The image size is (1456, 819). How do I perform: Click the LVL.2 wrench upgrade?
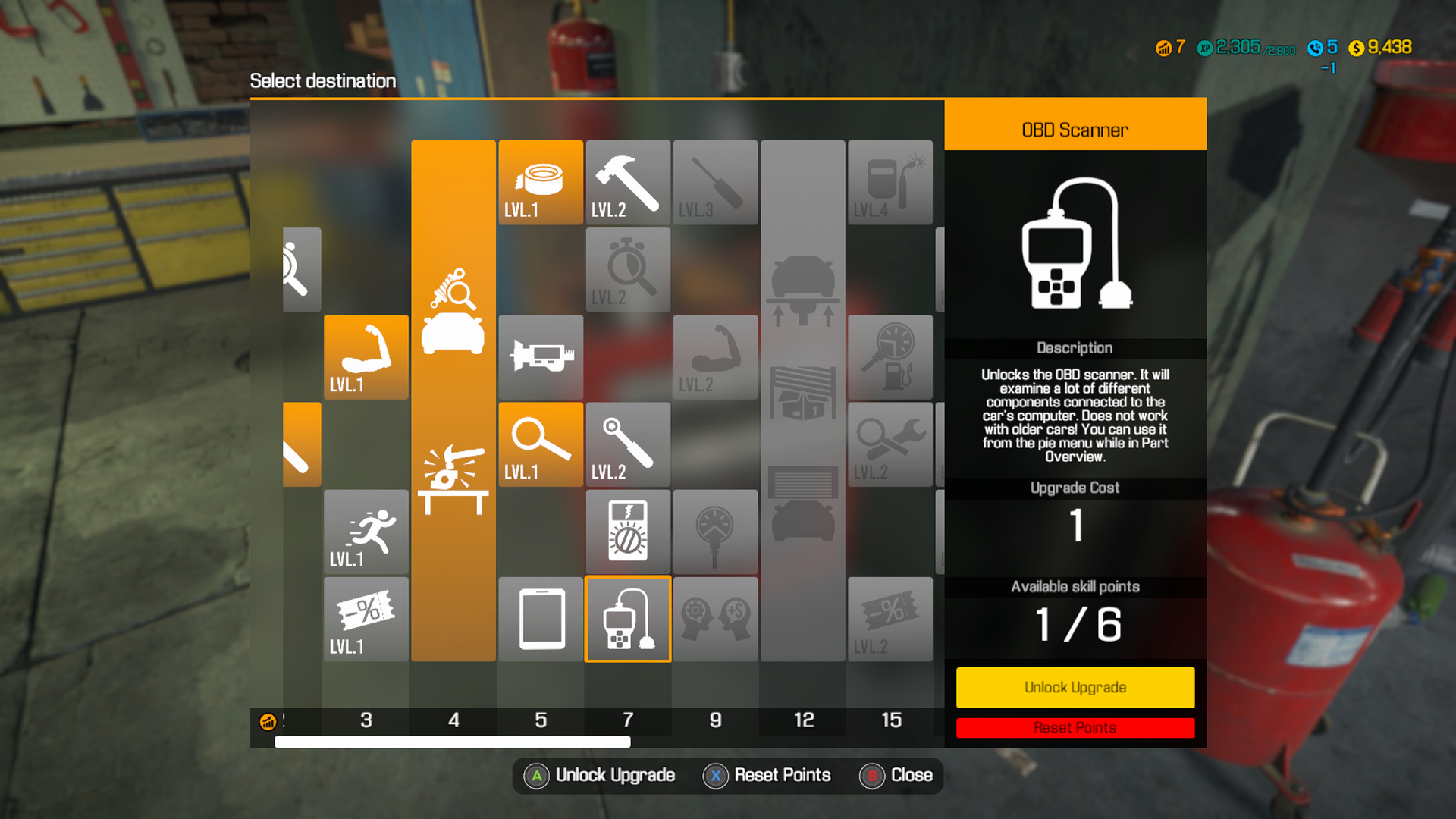pos(628,444)
